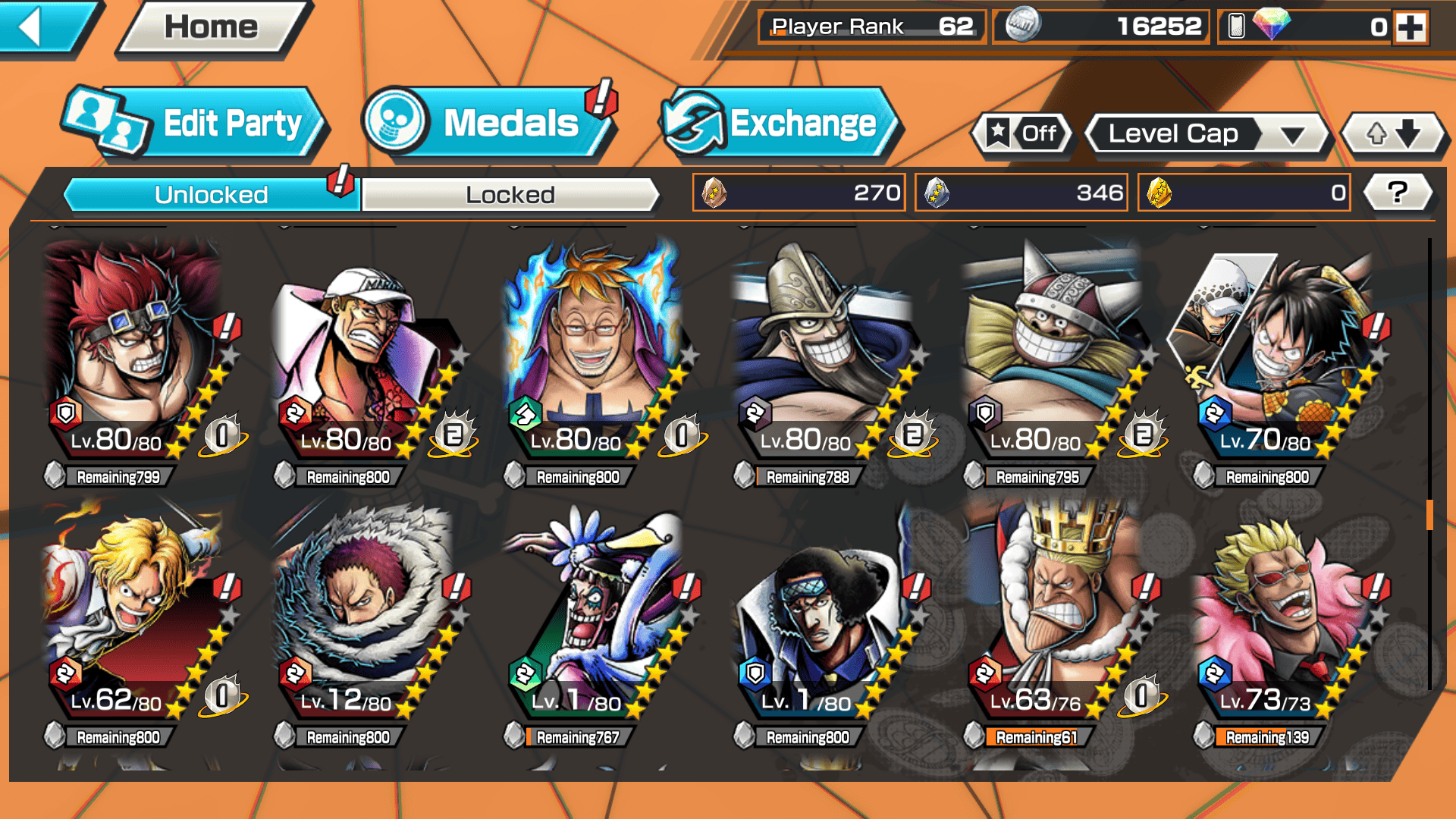Reverse sort order with arrows button
The height and width of the screenshot is (819, 1456).
coord(1393,134)
